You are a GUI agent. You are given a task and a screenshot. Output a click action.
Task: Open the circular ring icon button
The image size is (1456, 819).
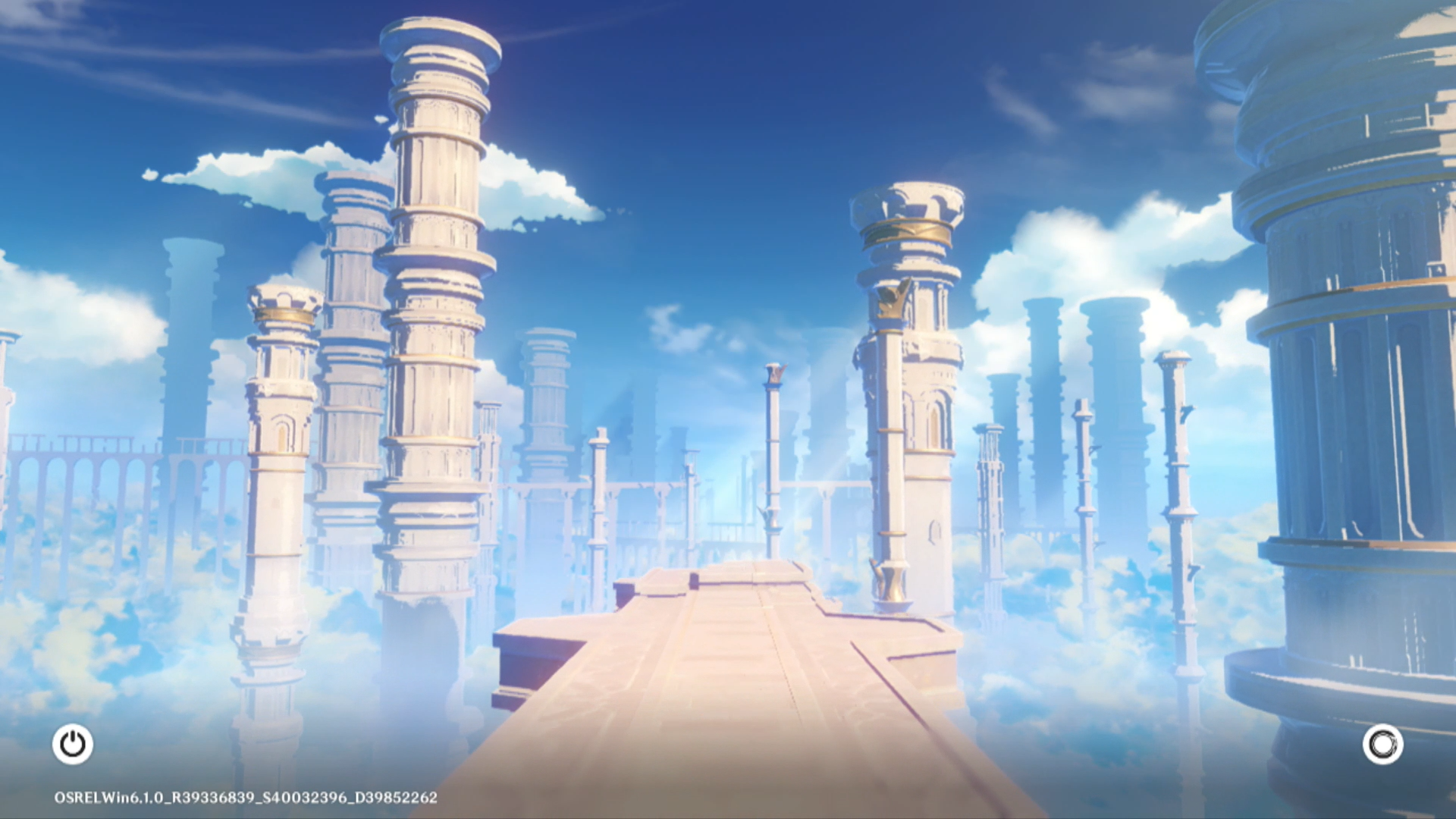point(1382,744)
